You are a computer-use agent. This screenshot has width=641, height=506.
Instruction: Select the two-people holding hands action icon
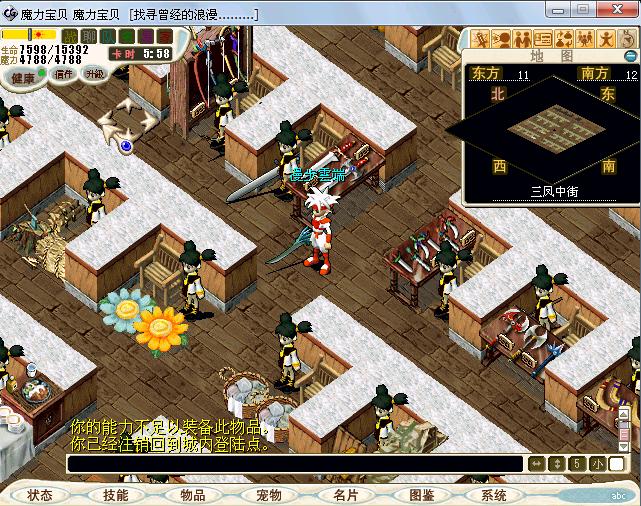(x=521, y=39)
